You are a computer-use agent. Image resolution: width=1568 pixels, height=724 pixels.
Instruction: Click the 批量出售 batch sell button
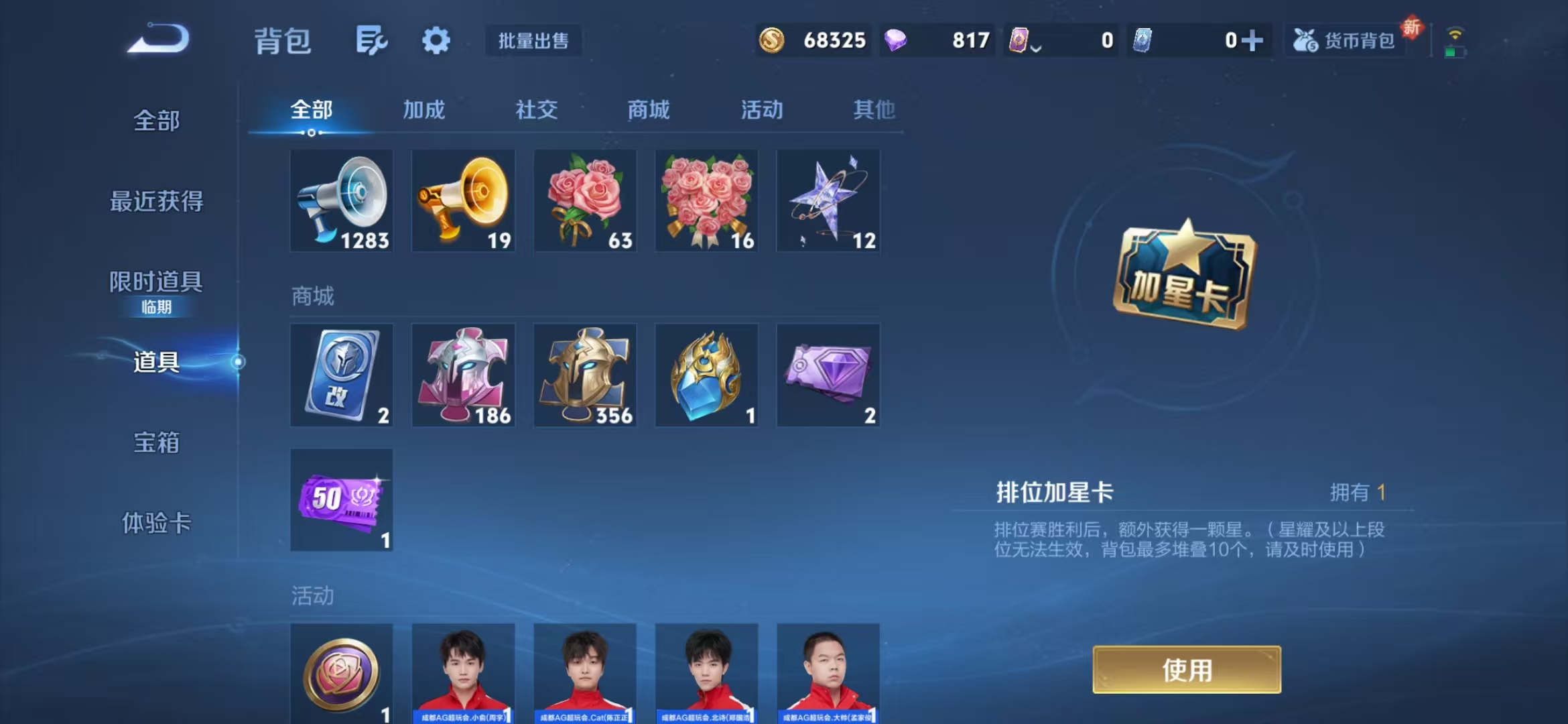(x=534, y=42)
